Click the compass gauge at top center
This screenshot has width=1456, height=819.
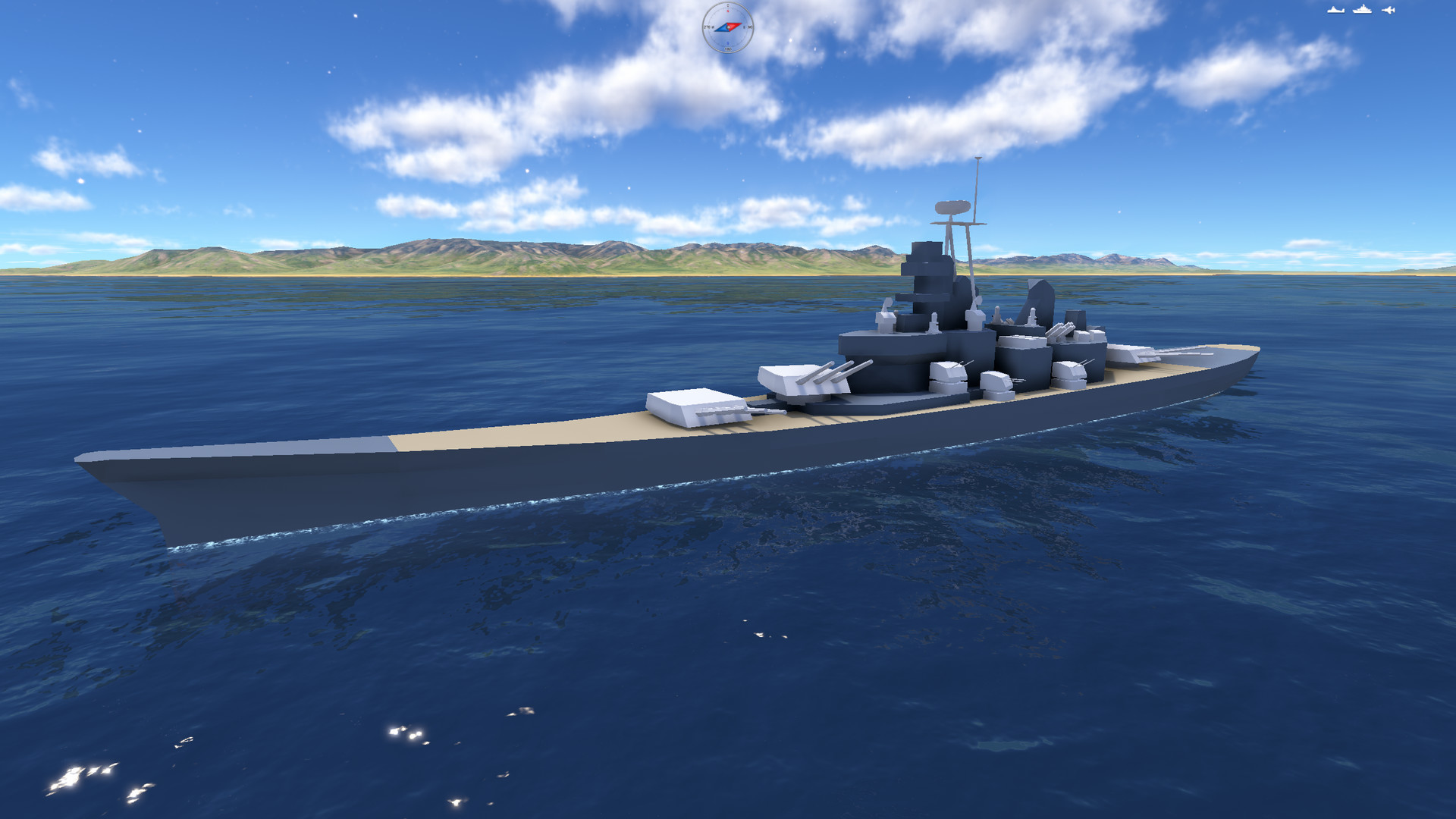tap(728, 27)
